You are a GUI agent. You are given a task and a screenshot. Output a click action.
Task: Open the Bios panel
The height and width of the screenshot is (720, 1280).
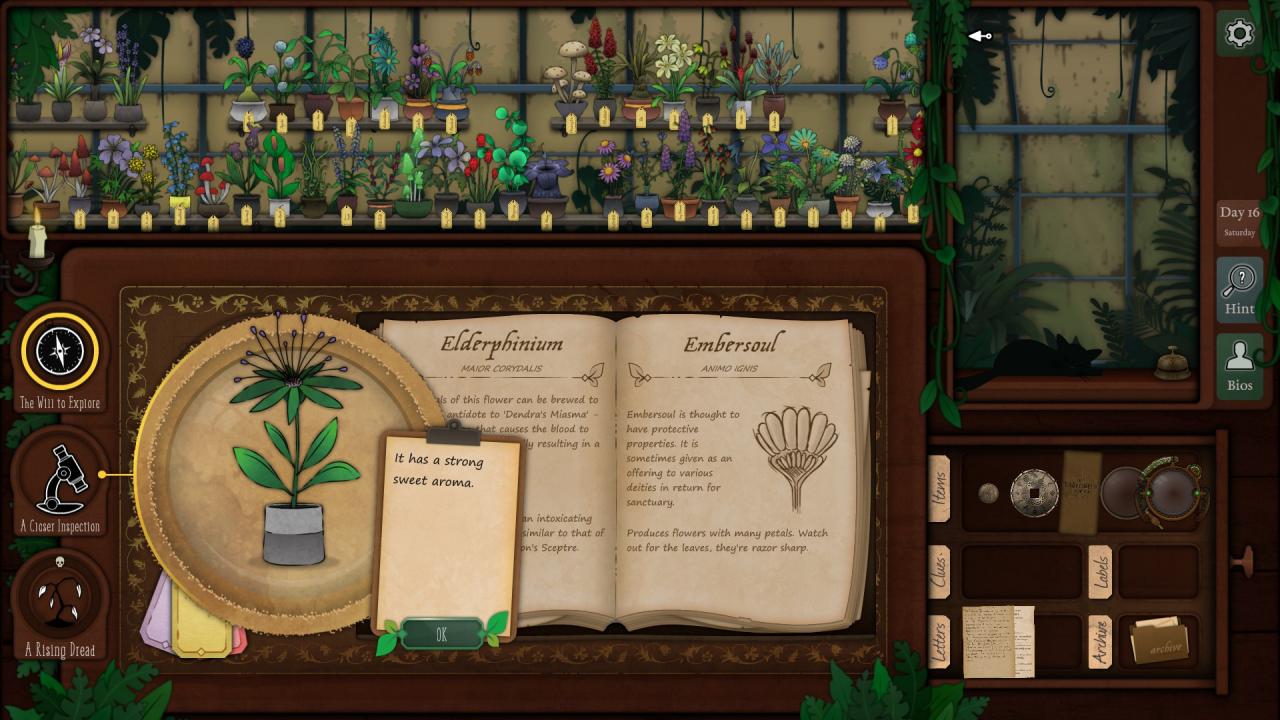(1239, 366)
